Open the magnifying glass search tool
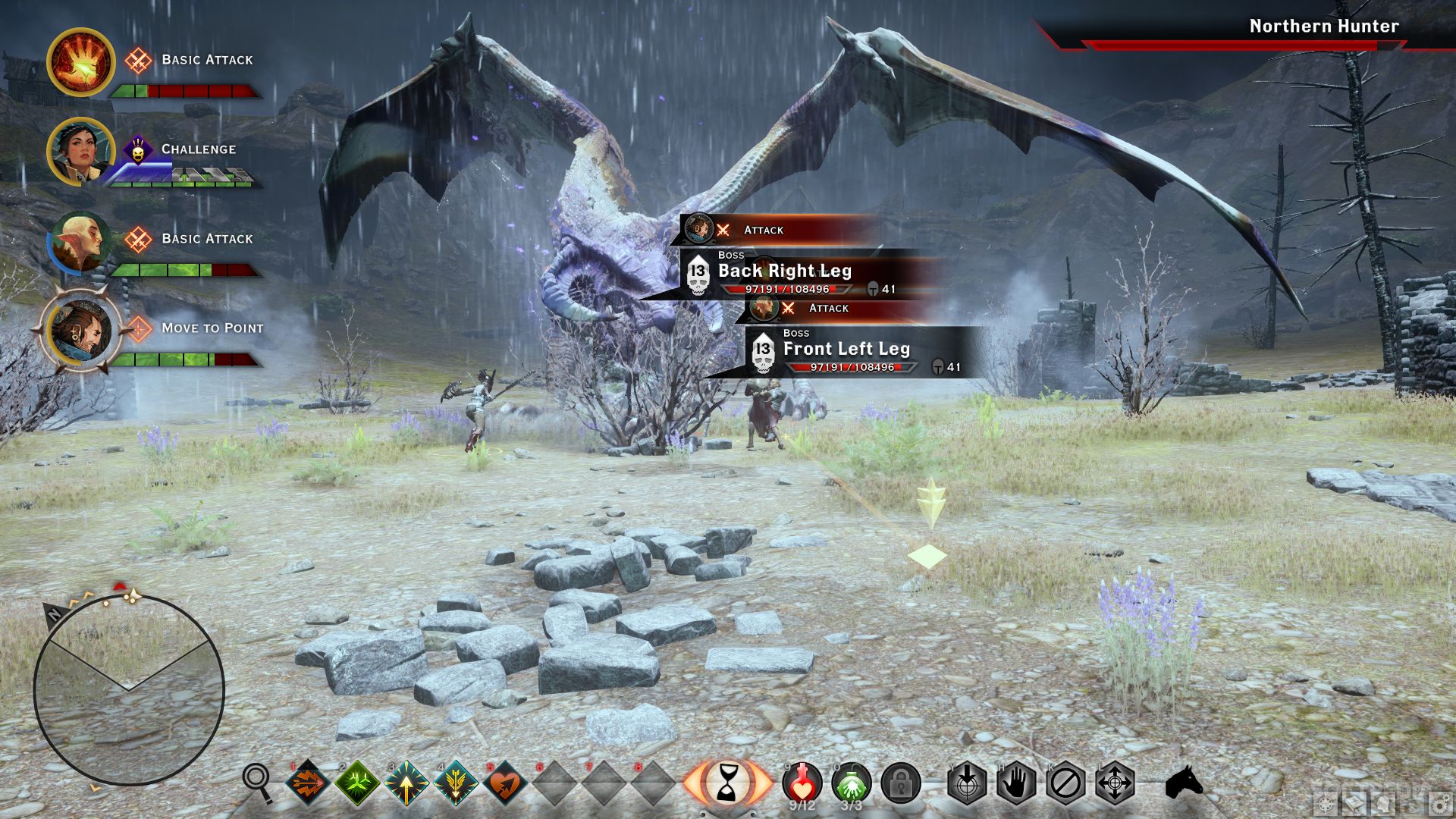The image size is (1456, 819). coord(257,781)
